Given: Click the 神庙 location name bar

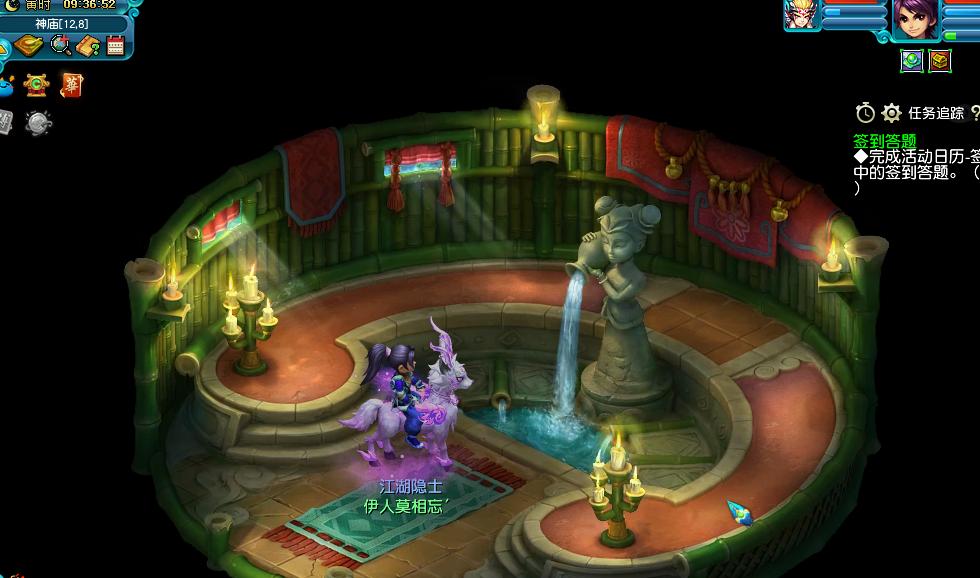Looking at the screenshot, I should pos(62,22).
